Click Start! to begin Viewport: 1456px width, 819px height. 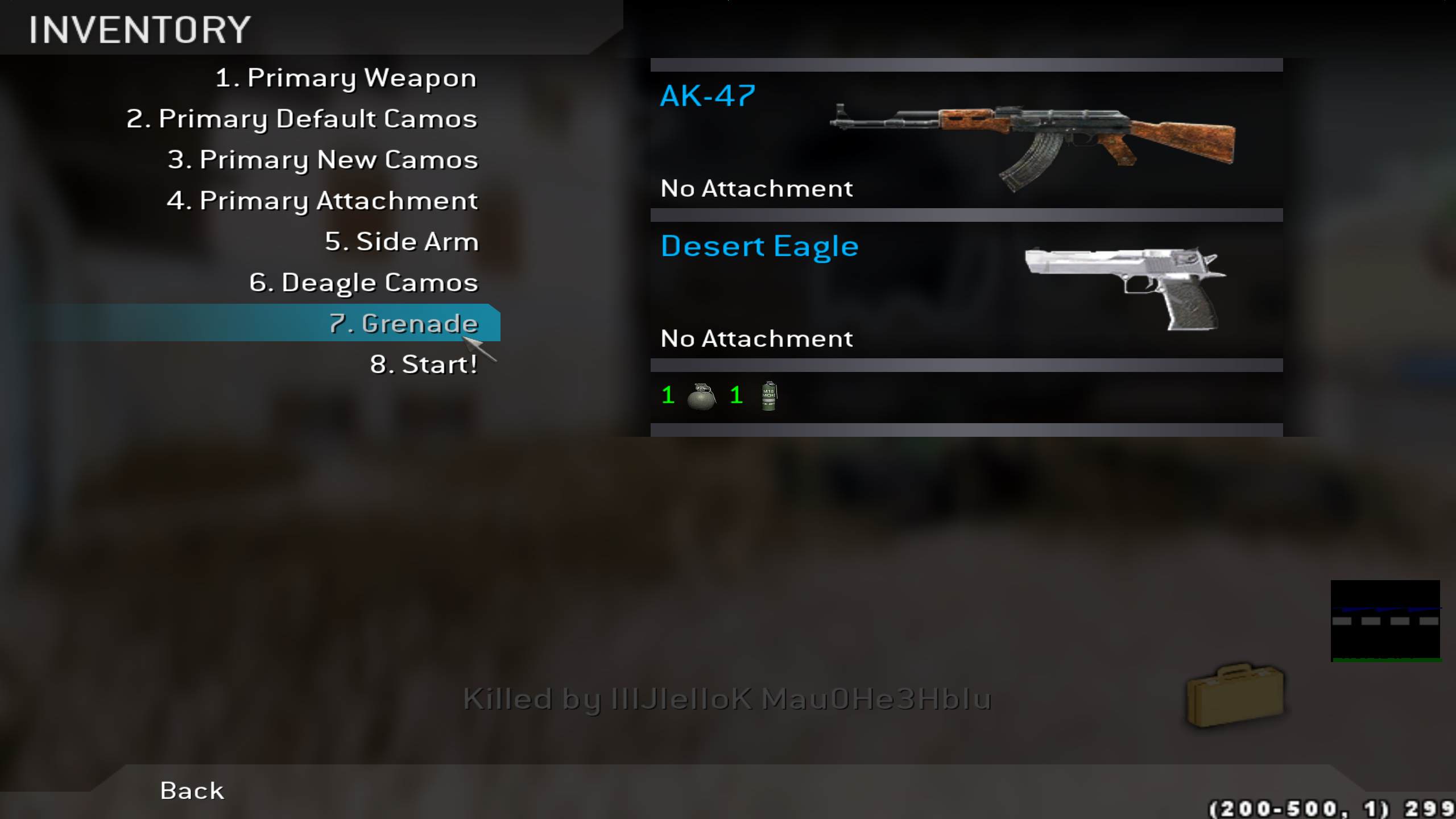pyautogui.click(x=423, y=365)
